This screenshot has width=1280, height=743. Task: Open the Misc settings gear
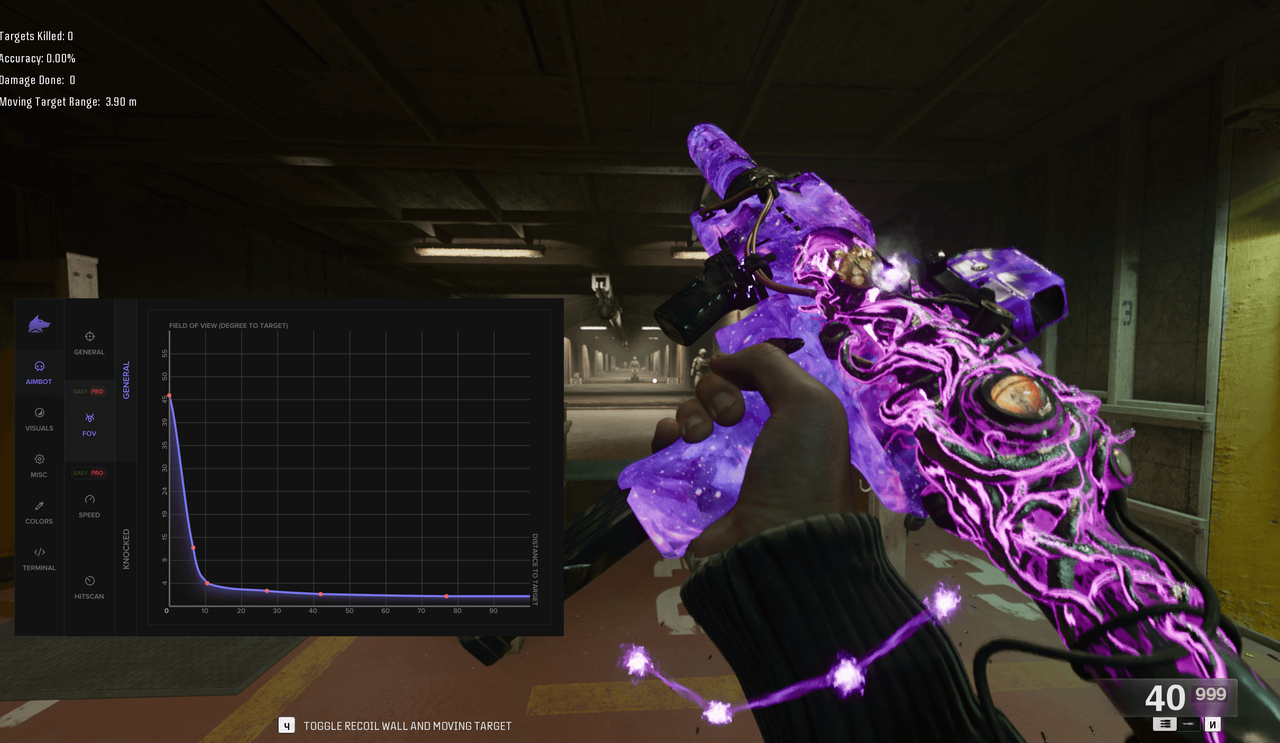point(38,466)
